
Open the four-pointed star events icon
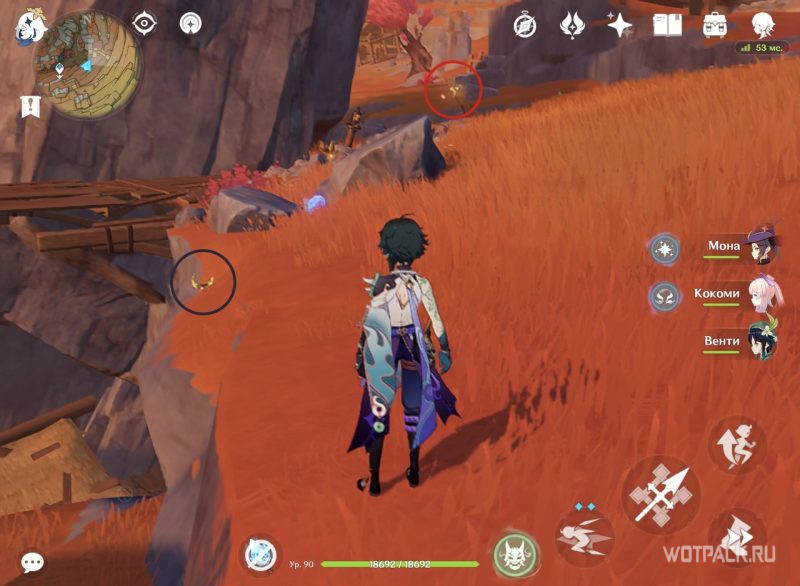(620, 25)
